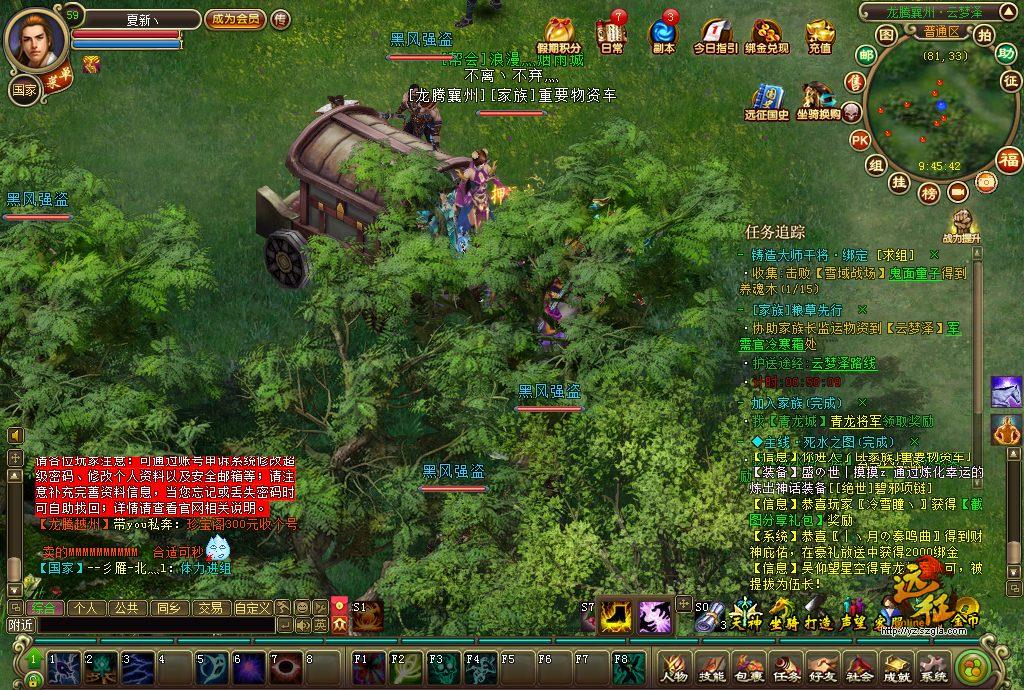The height and width of the screenshot is (690, 1024).
Task: Open the 假期积分 holiday points icon
Action: click(x=559, y=36)
